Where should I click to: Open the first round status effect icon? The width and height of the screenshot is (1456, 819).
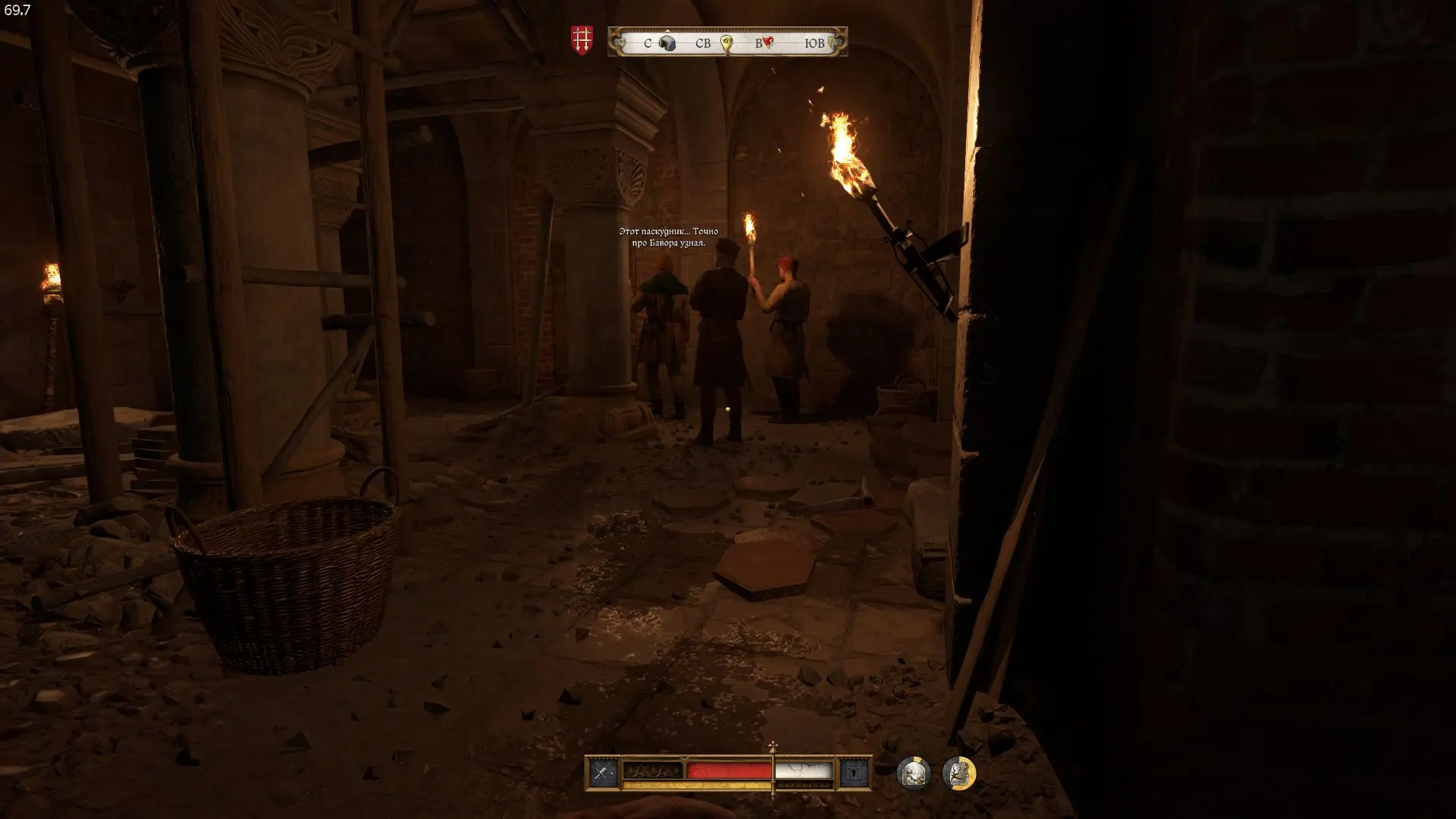click(913, 773)
